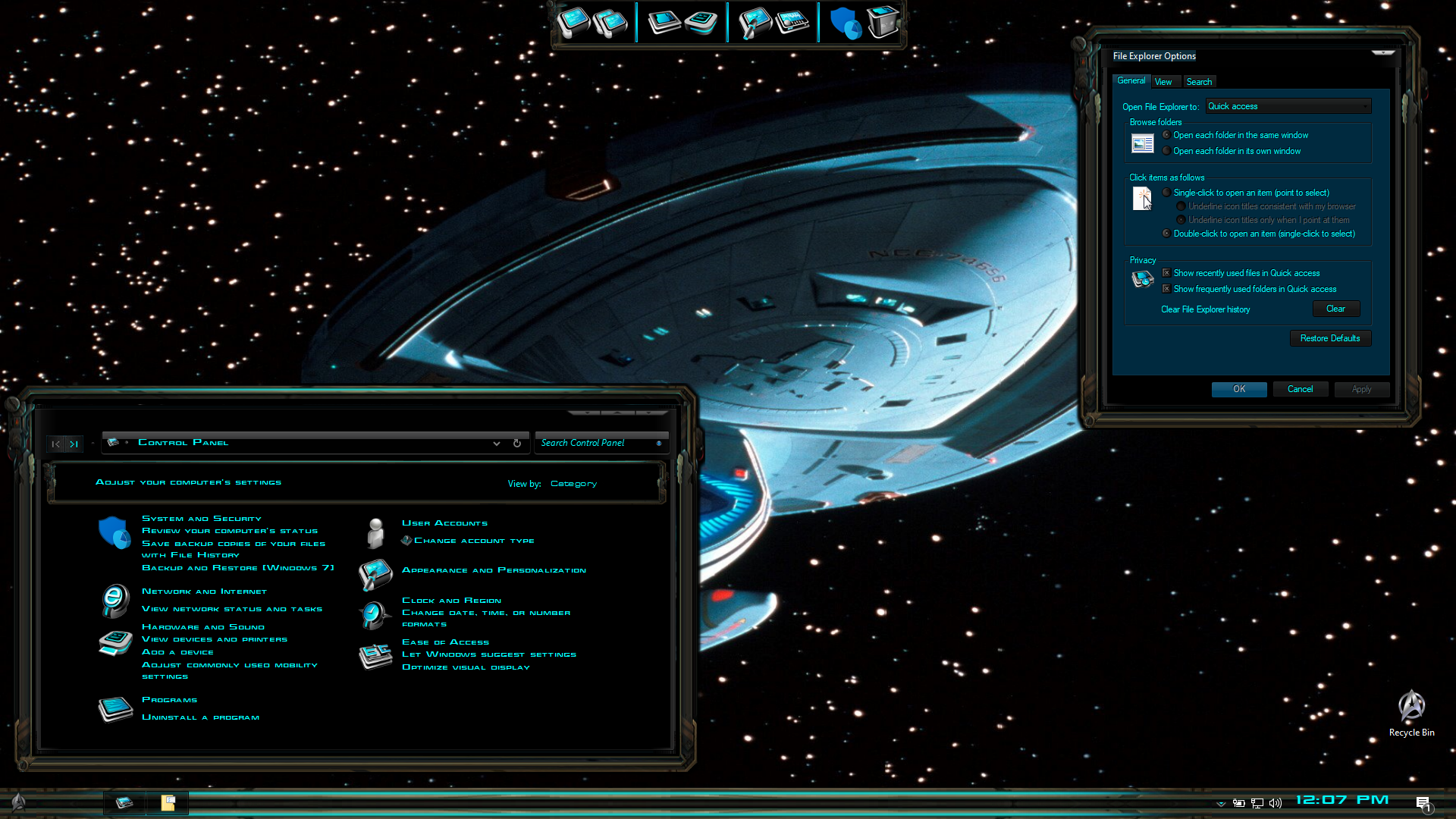Toggle show frequently used folders checkbox

1167,289
